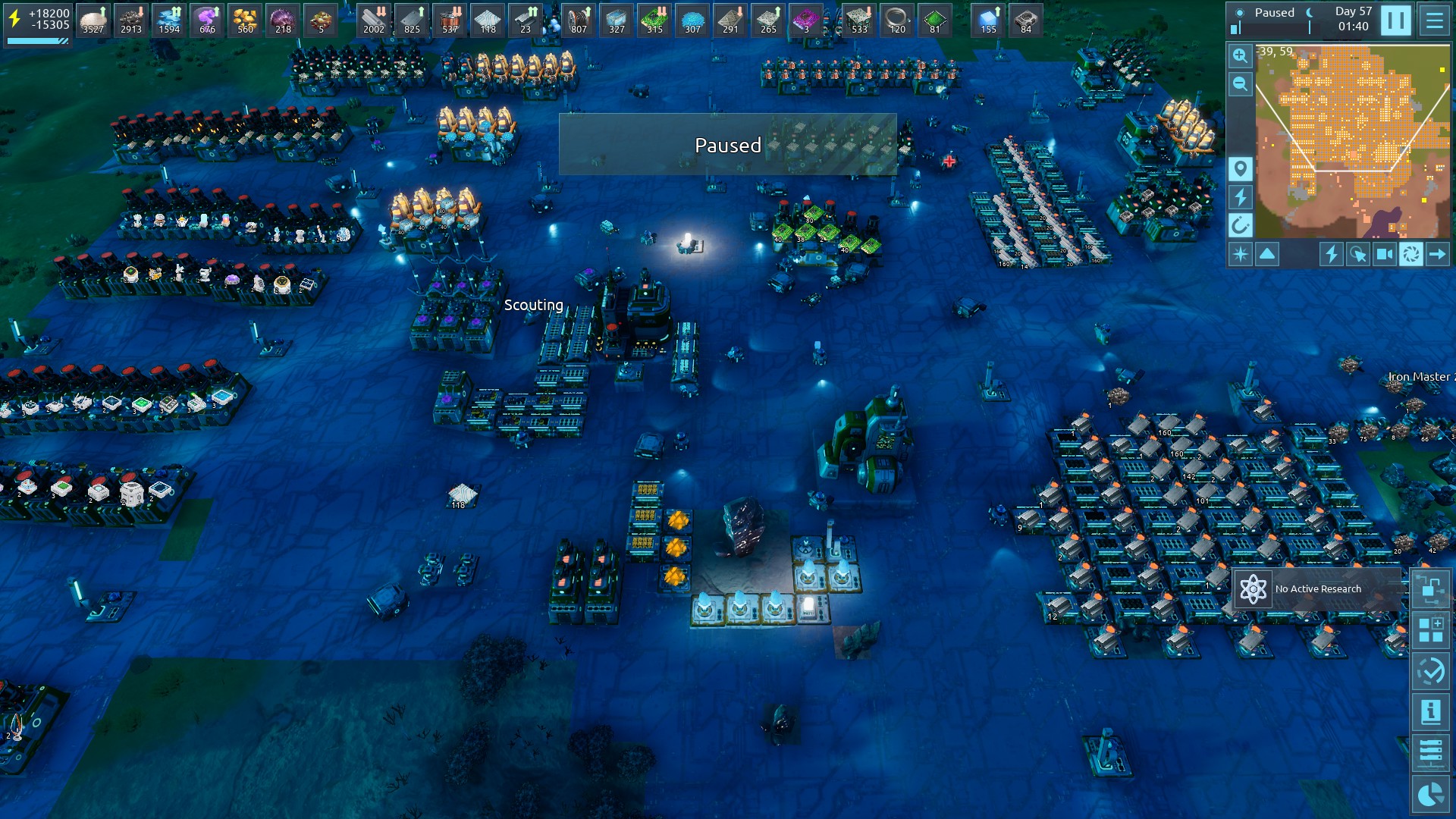Toggle the magnet overlay on the minimap
This screenshot has height=819, width=1456.
coord(1240,225)
